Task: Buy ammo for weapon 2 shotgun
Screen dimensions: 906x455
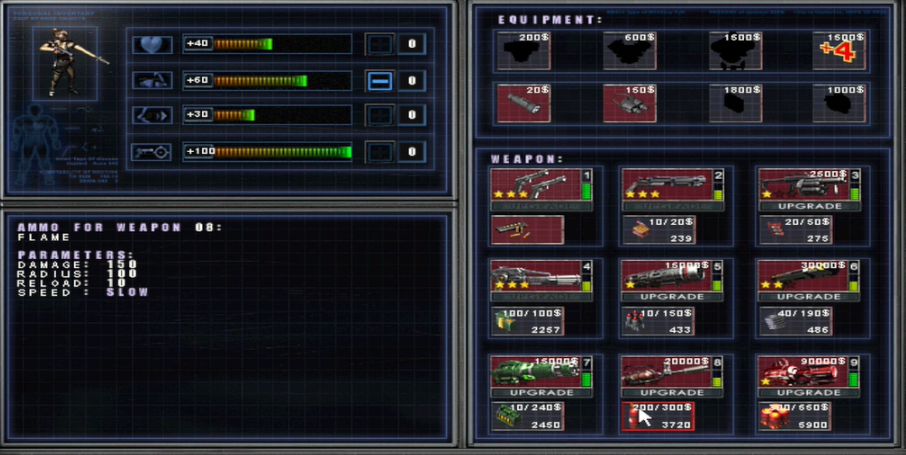Action: click(657, 230)
